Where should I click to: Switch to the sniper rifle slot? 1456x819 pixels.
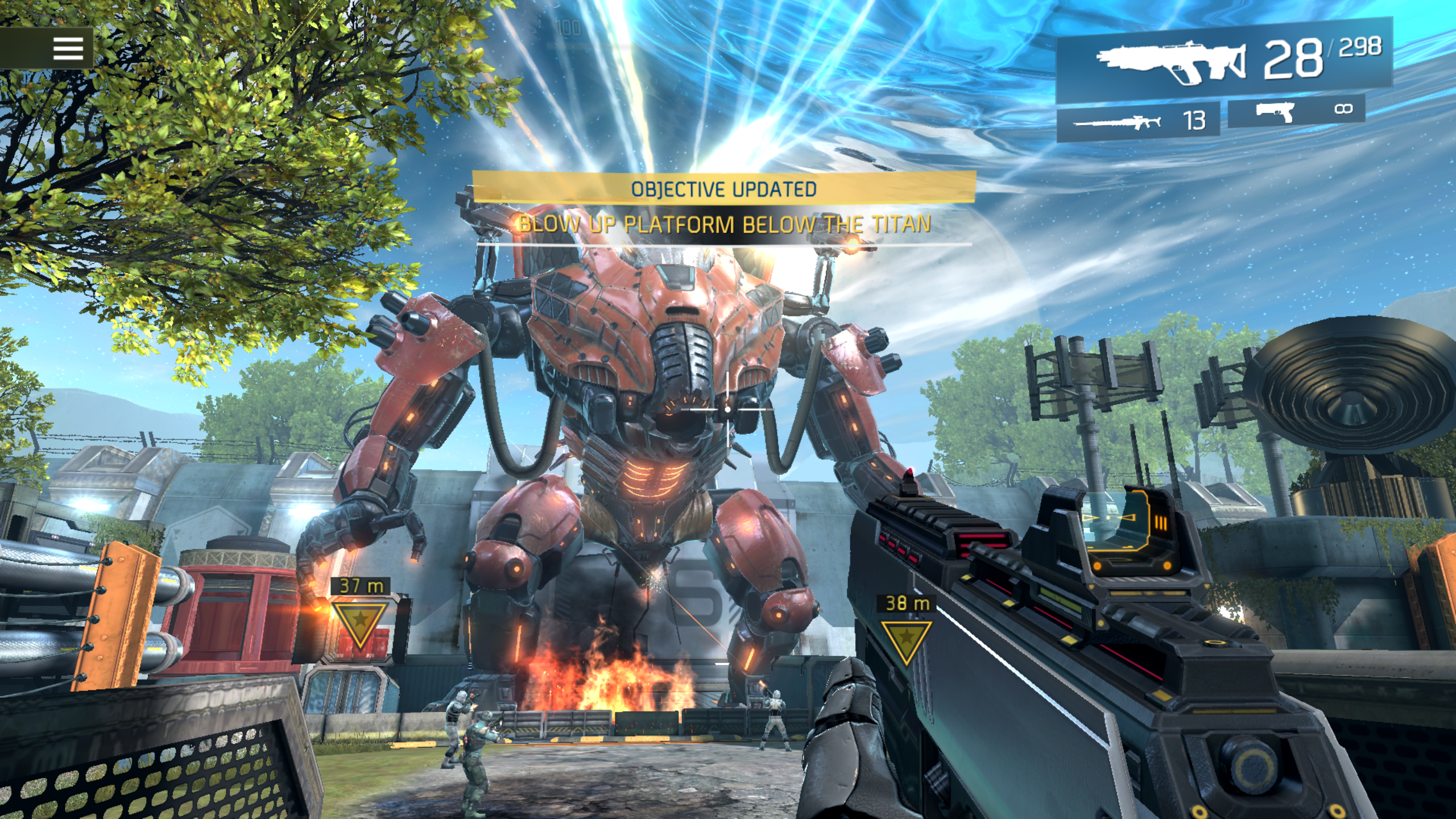(x=1137, y=121)
